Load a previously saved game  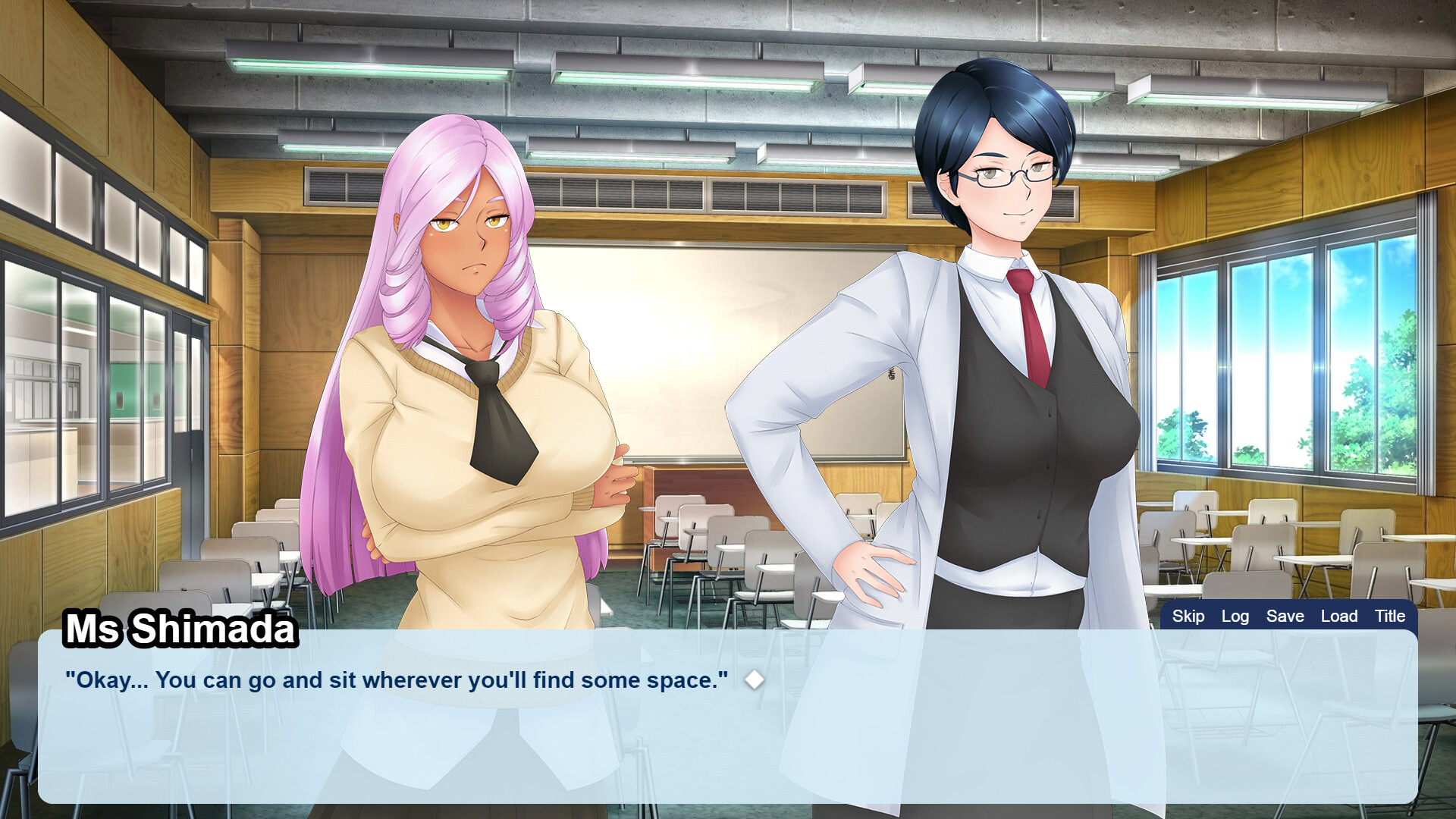pos(1338,617)
